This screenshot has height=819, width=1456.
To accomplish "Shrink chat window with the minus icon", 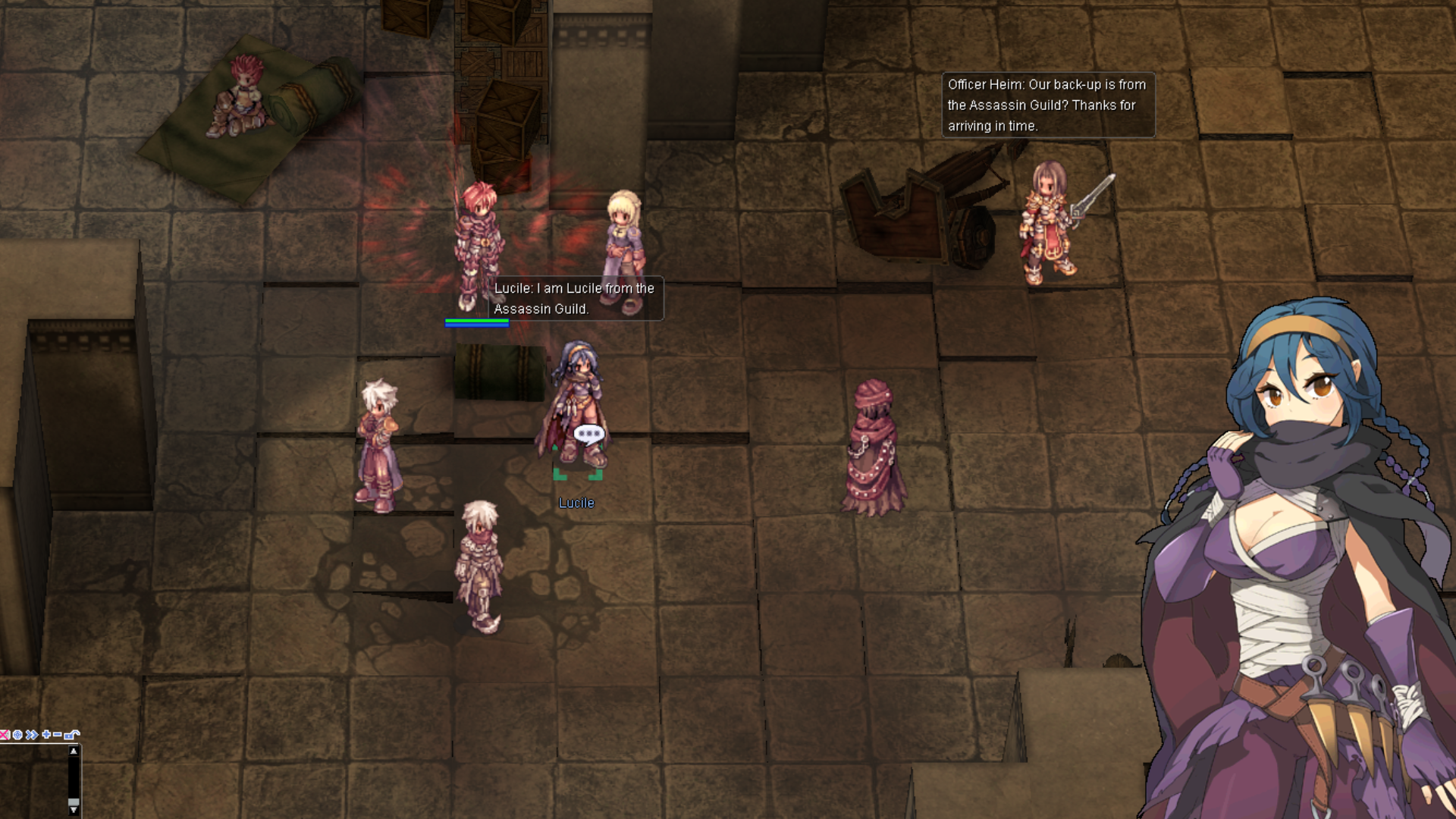I will coord(58,734).
